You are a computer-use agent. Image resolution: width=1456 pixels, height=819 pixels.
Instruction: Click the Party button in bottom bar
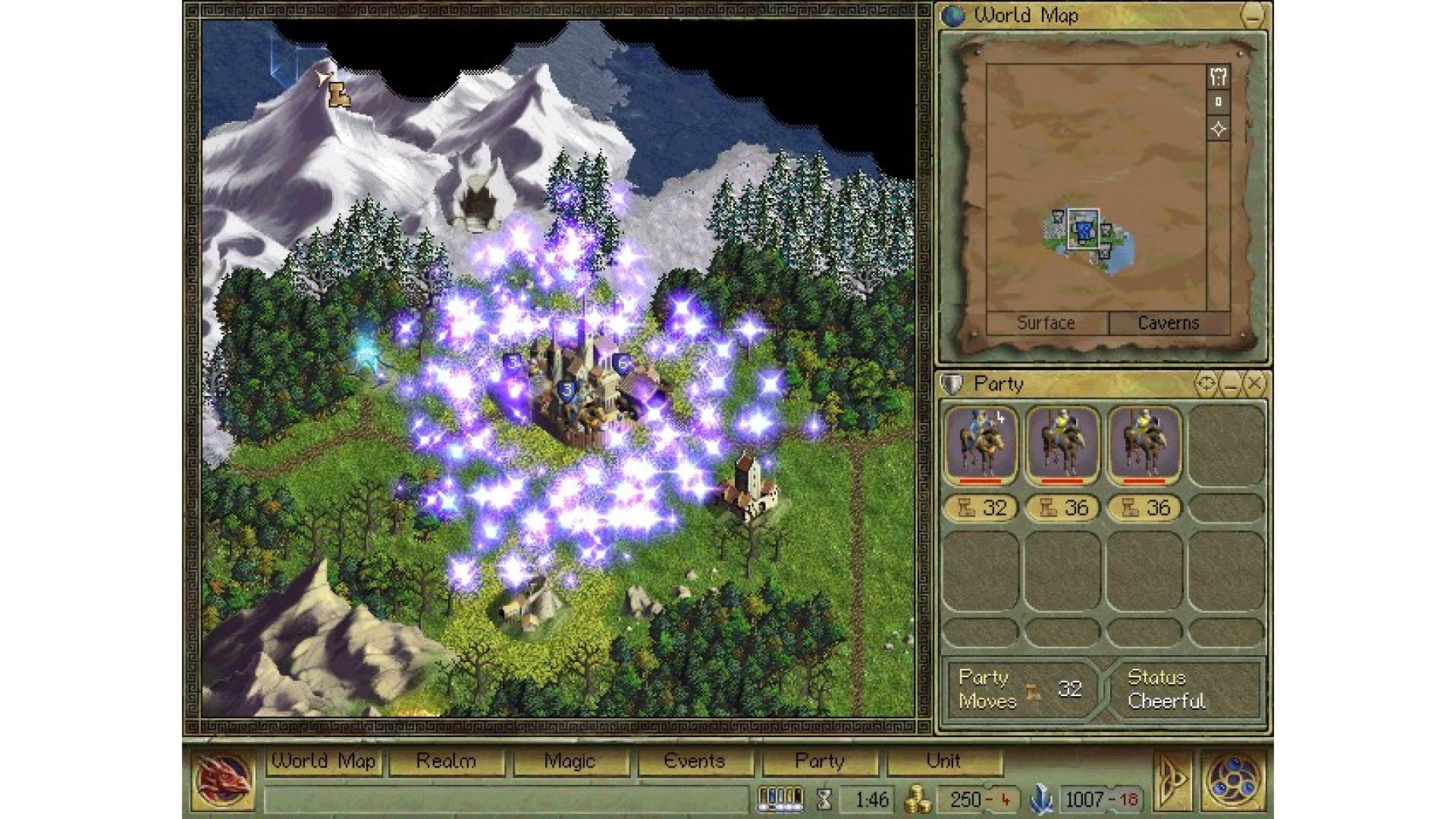tap(820, 761)
